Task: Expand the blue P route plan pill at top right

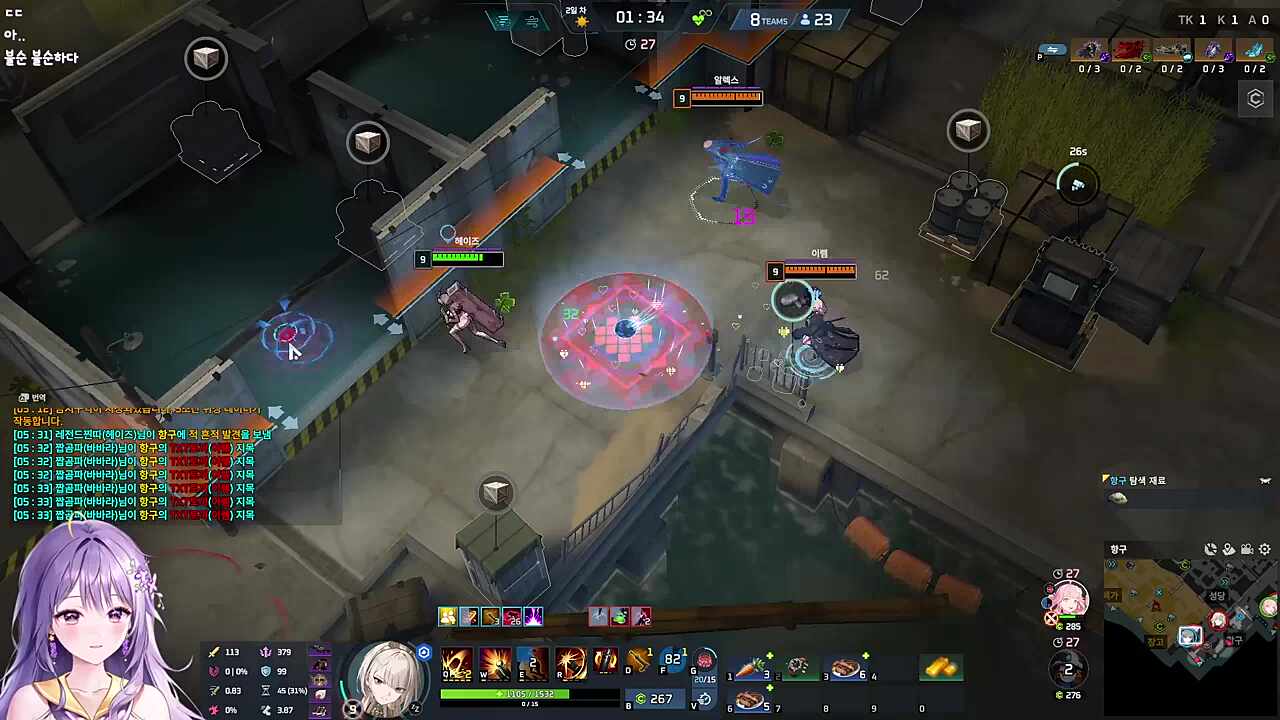Action: 1053,50
